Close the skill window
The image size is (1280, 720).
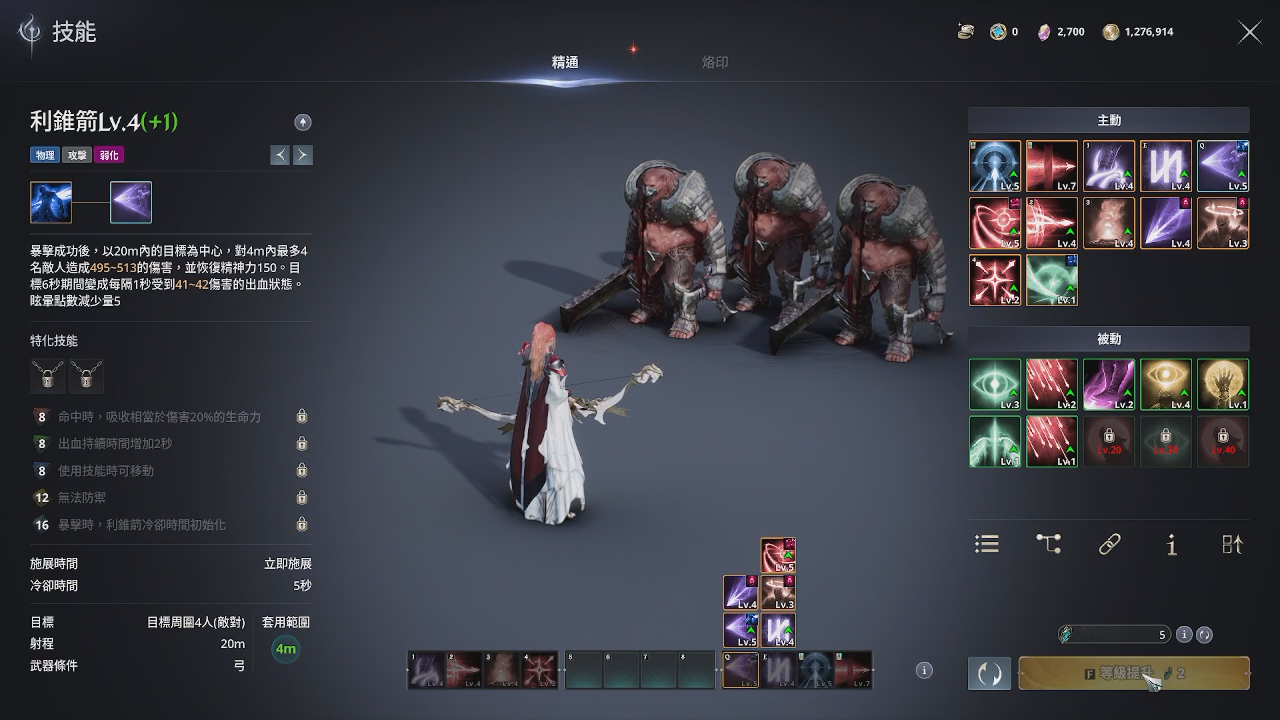(1250, 32)
